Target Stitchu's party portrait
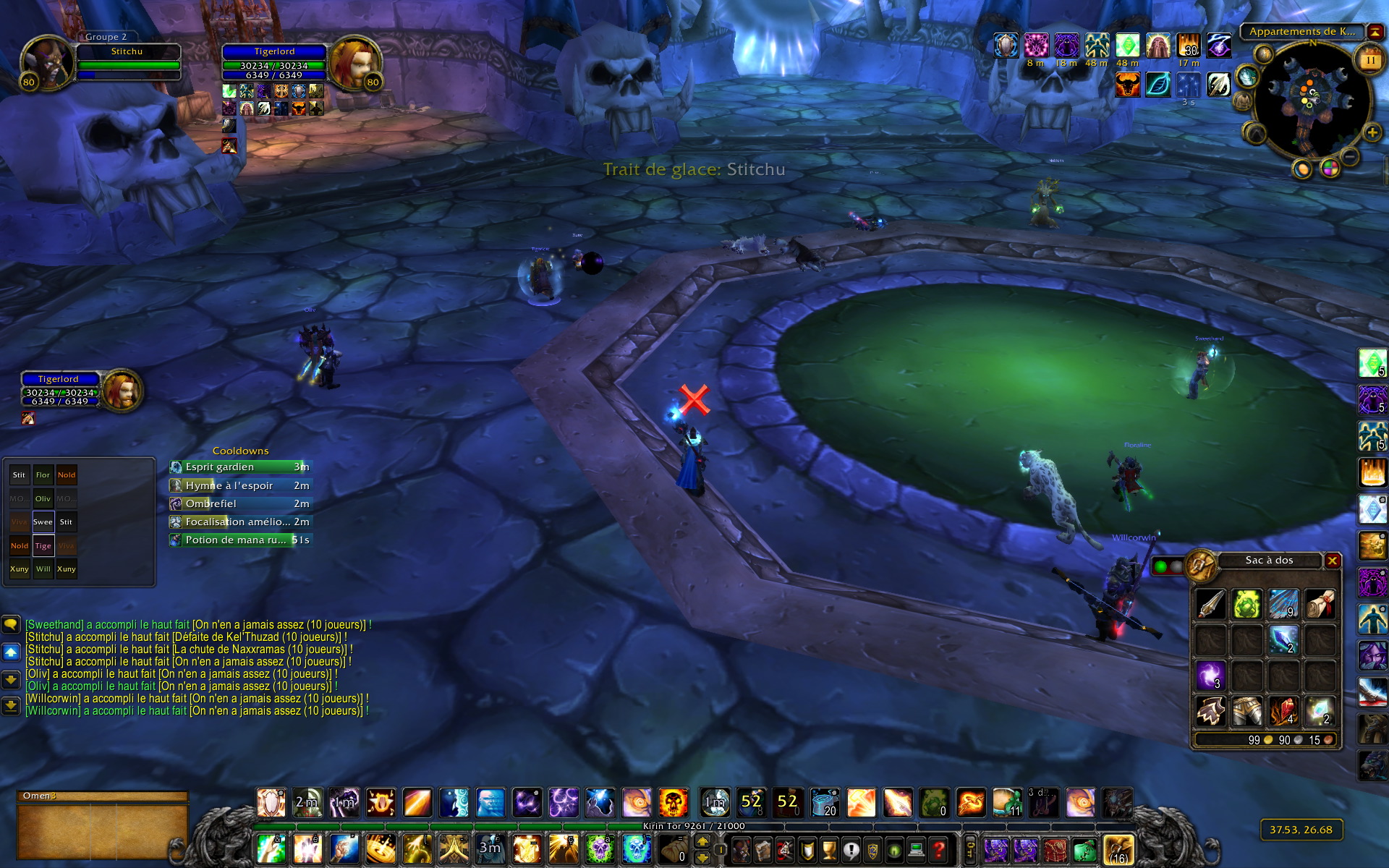 (x=47, y=62)
